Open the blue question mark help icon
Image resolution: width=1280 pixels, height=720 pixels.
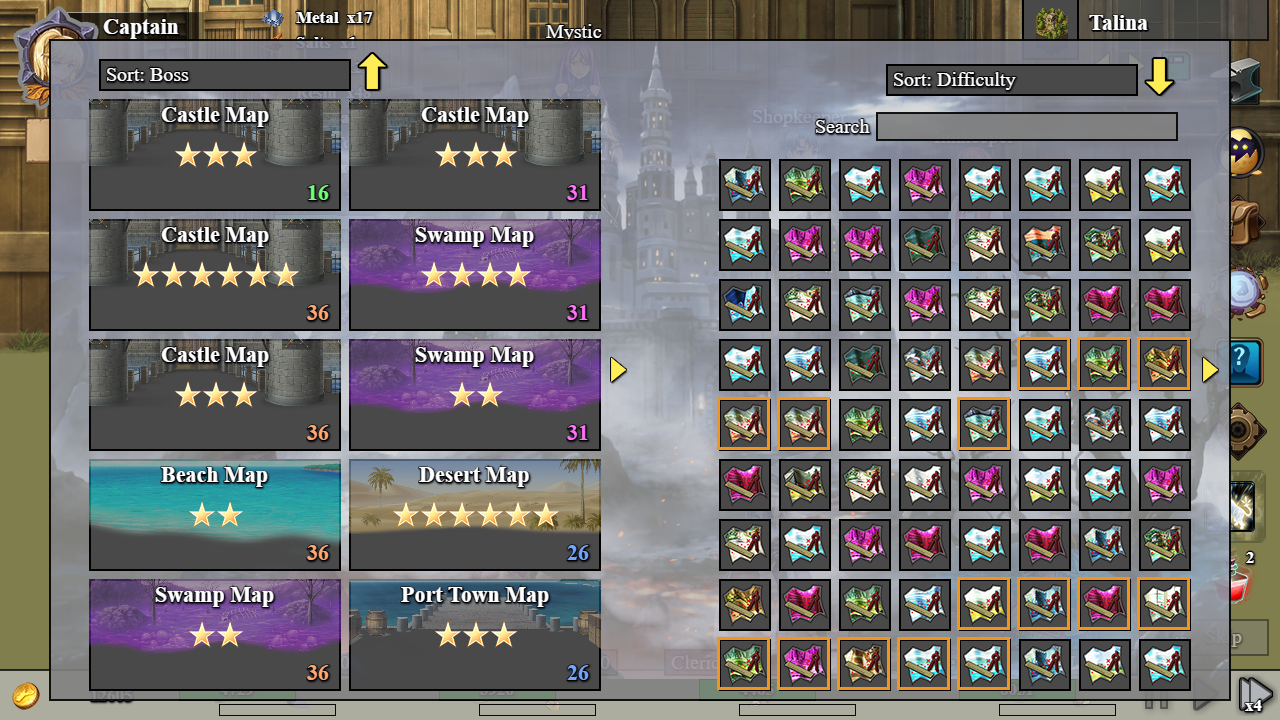(x=1246, y=362)
